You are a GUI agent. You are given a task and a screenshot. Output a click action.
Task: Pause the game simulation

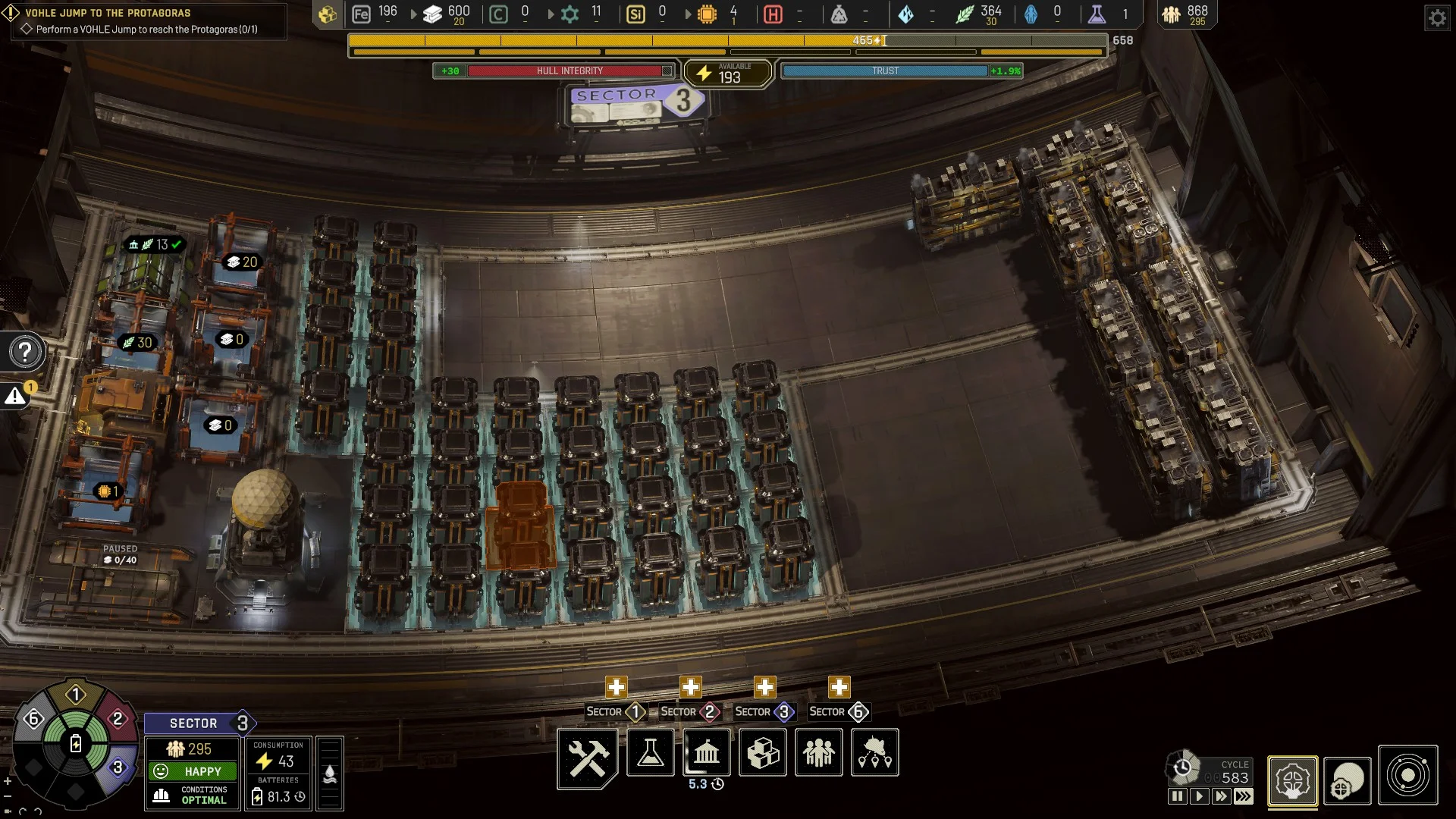pos(1177,796)
